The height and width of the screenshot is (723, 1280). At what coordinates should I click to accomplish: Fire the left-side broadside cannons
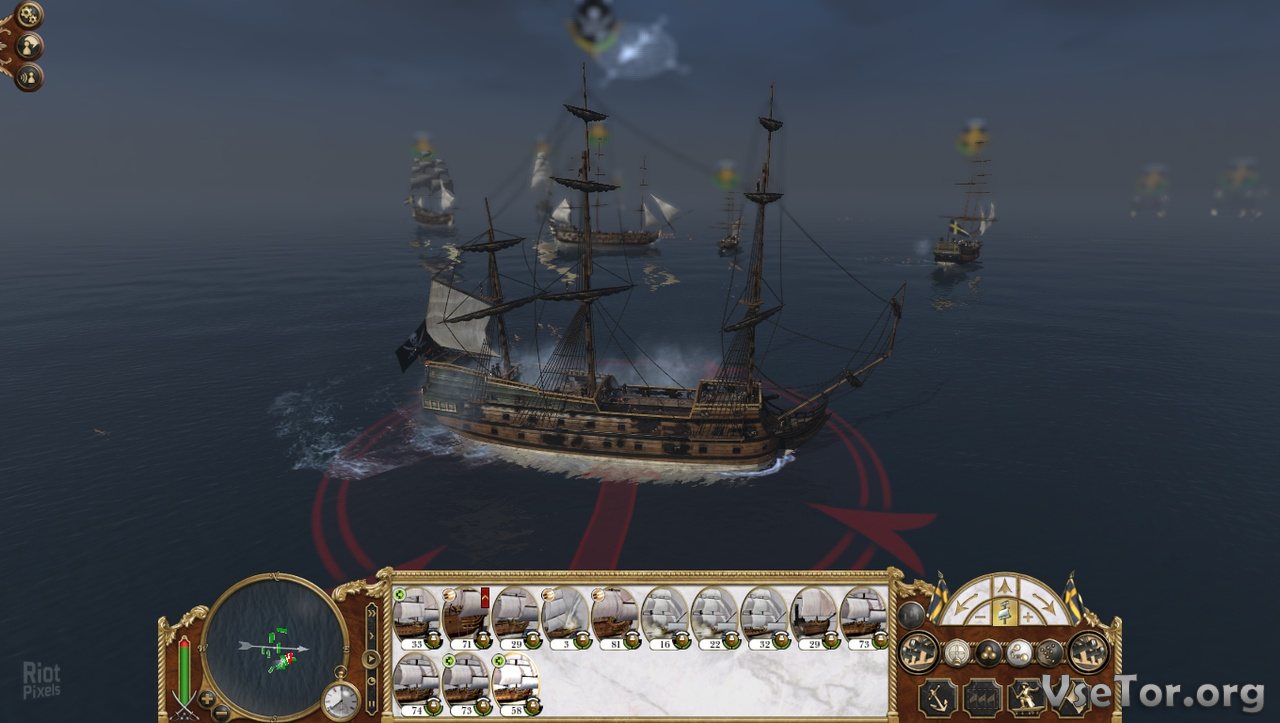919,652
